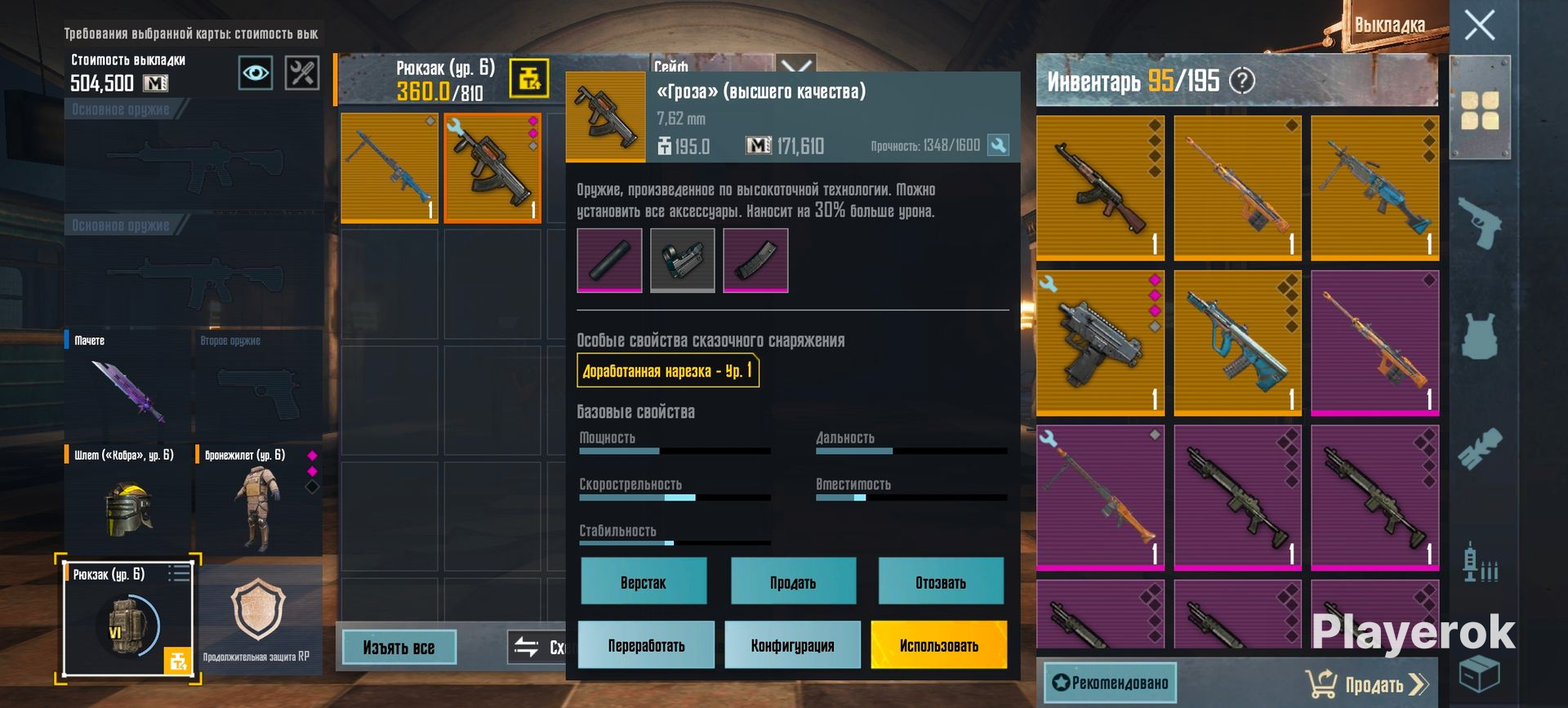Open the inventory help question mark

[x=1241, y=81]
